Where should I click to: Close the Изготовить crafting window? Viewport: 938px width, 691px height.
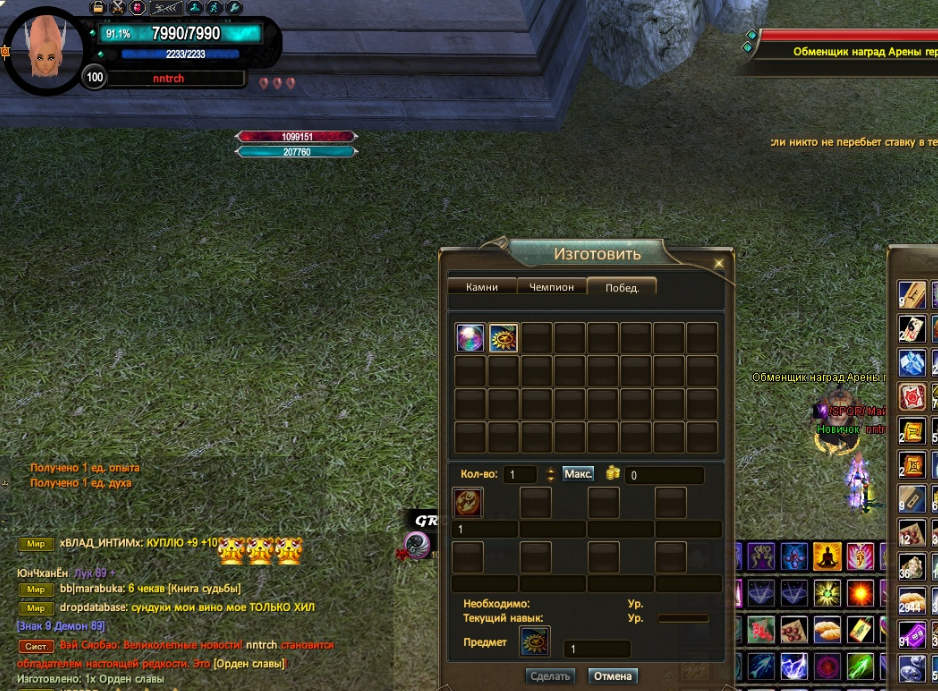(718, 264)
